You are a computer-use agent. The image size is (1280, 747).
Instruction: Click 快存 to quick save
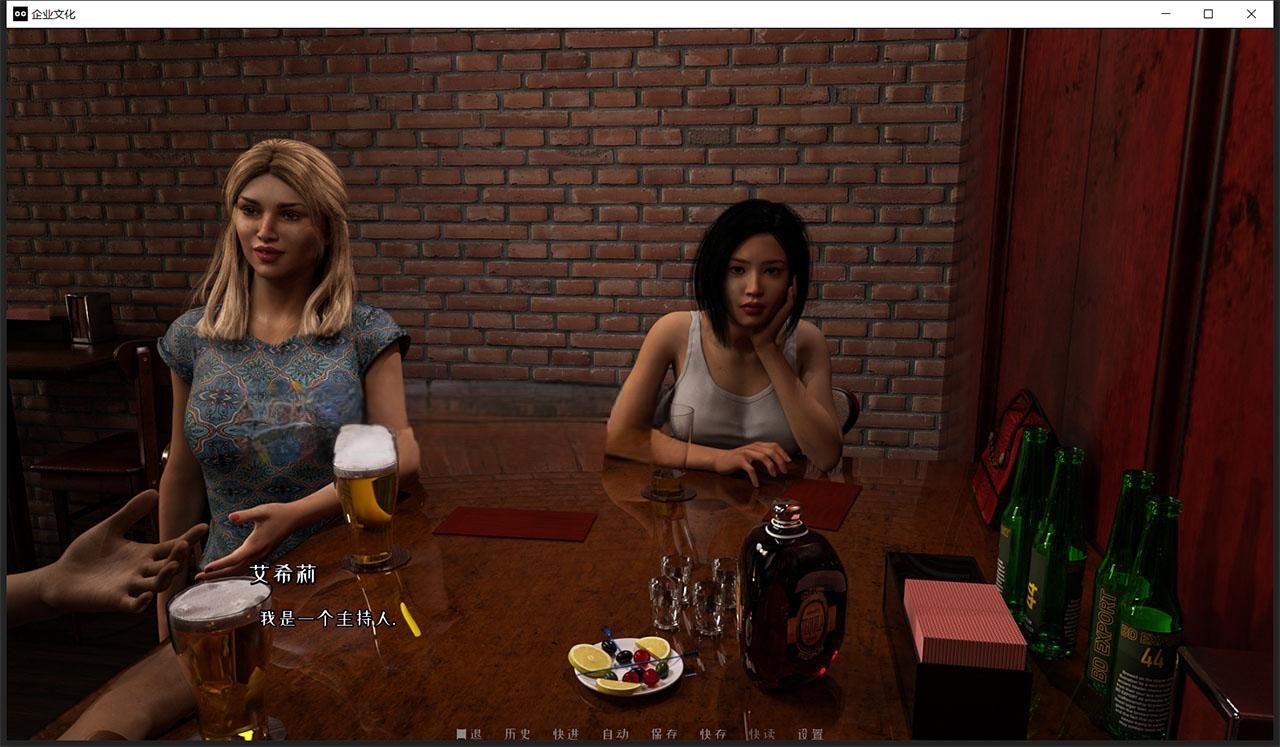pos(713,734)
